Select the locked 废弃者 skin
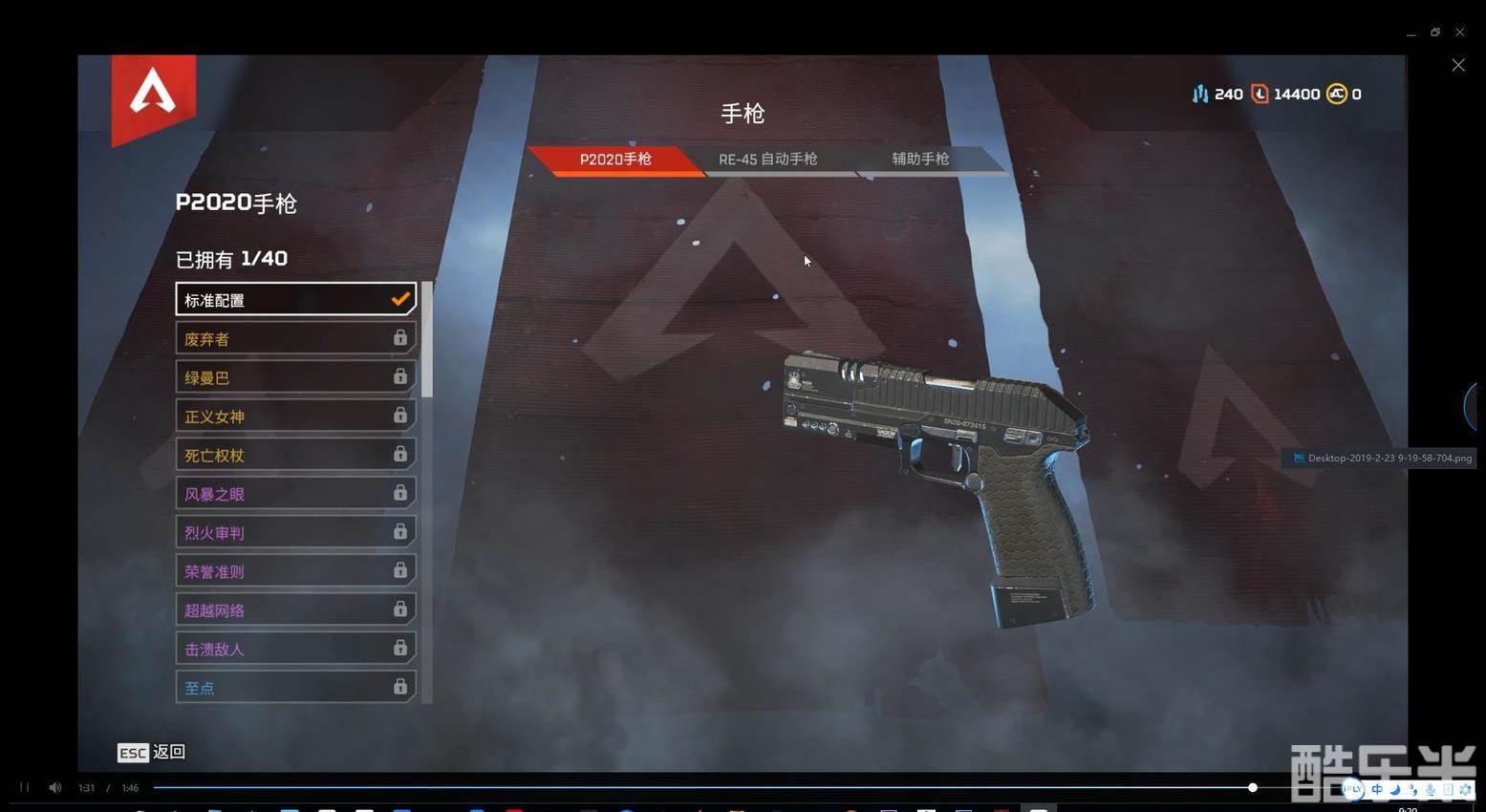1486x812 pixels. click(x=295, y=338)
